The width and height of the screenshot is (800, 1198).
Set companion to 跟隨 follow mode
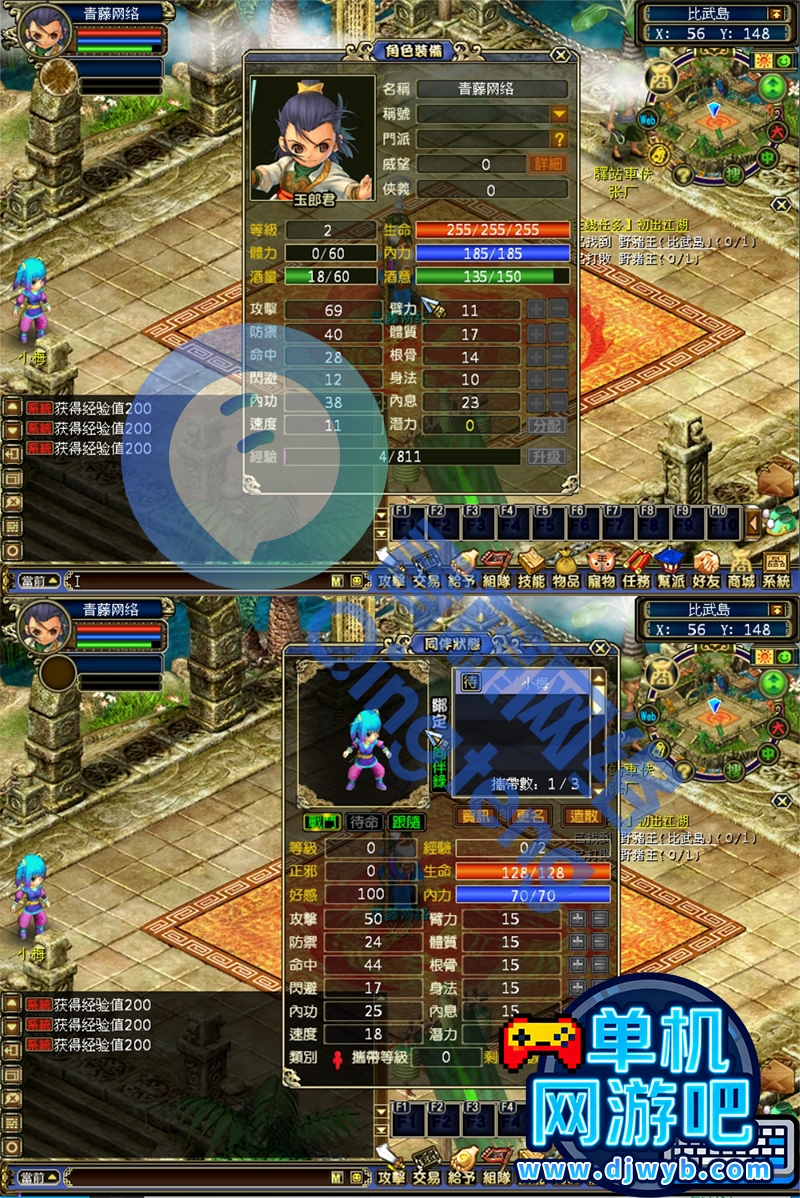(407, 822)
